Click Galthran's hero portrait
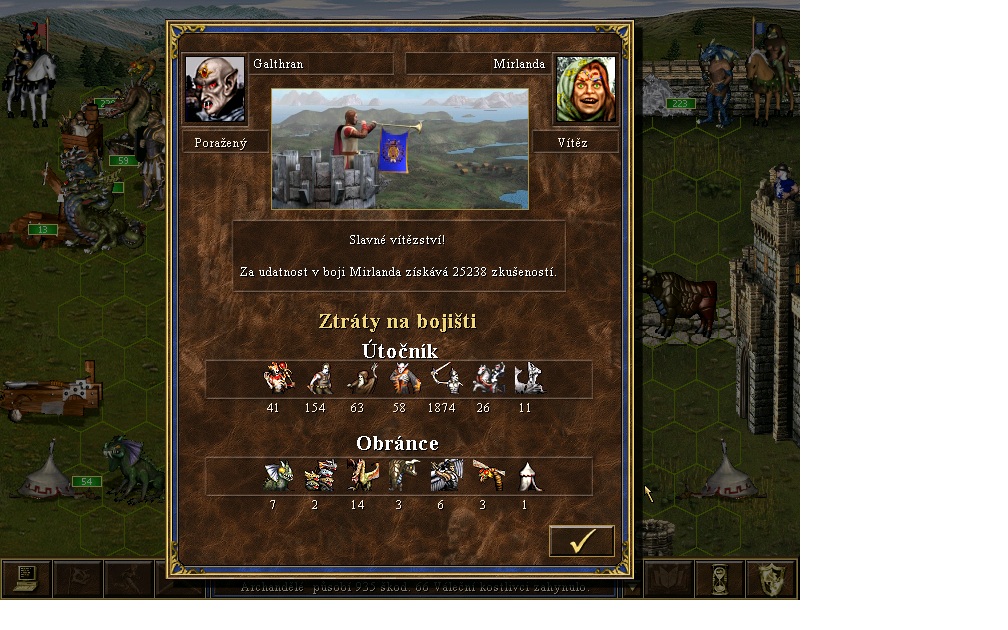1008x630 pixels. (x=215, y=90)
